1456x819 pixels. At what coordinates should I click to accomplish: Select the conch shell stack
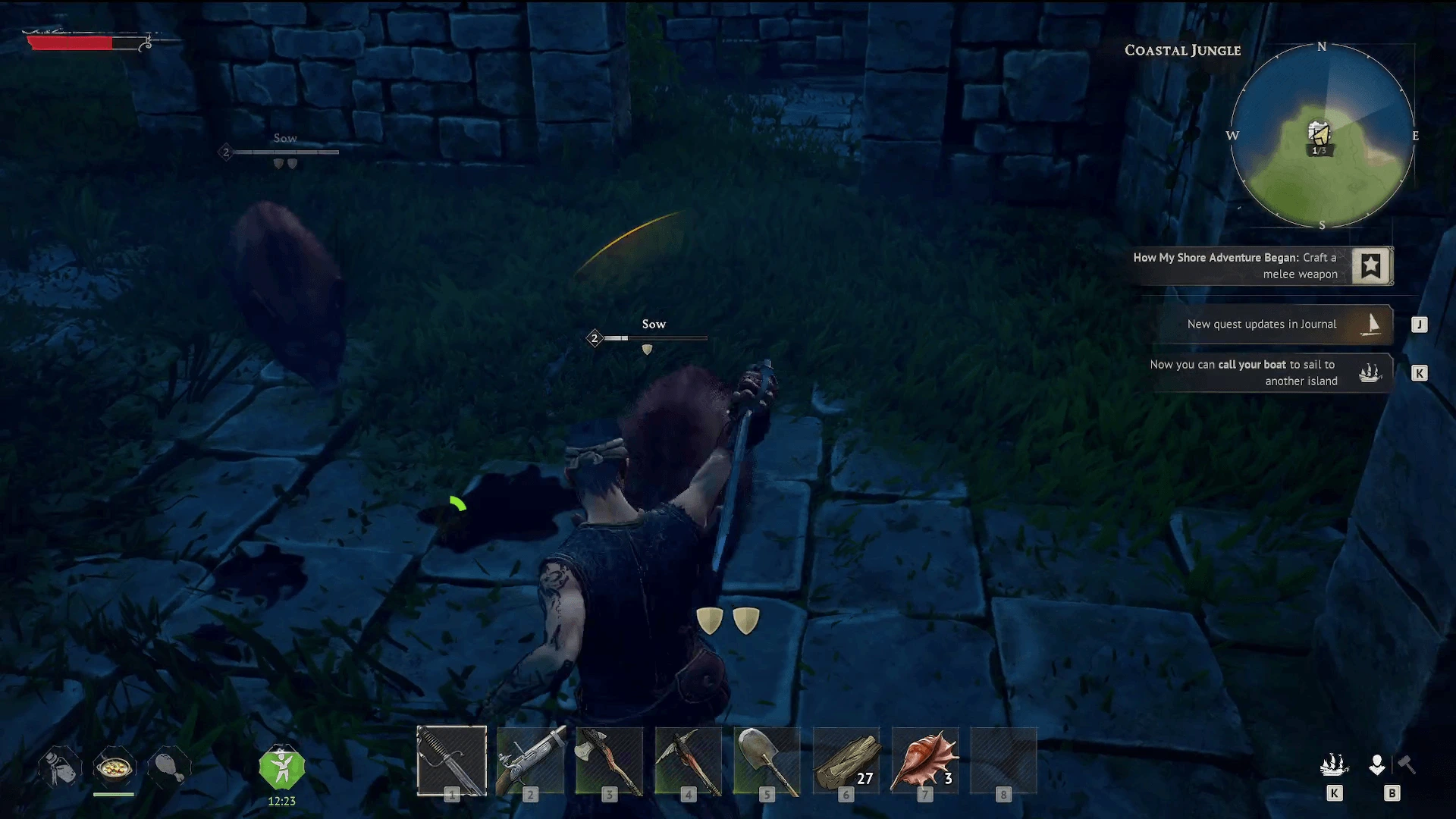(x=925, y=761)
